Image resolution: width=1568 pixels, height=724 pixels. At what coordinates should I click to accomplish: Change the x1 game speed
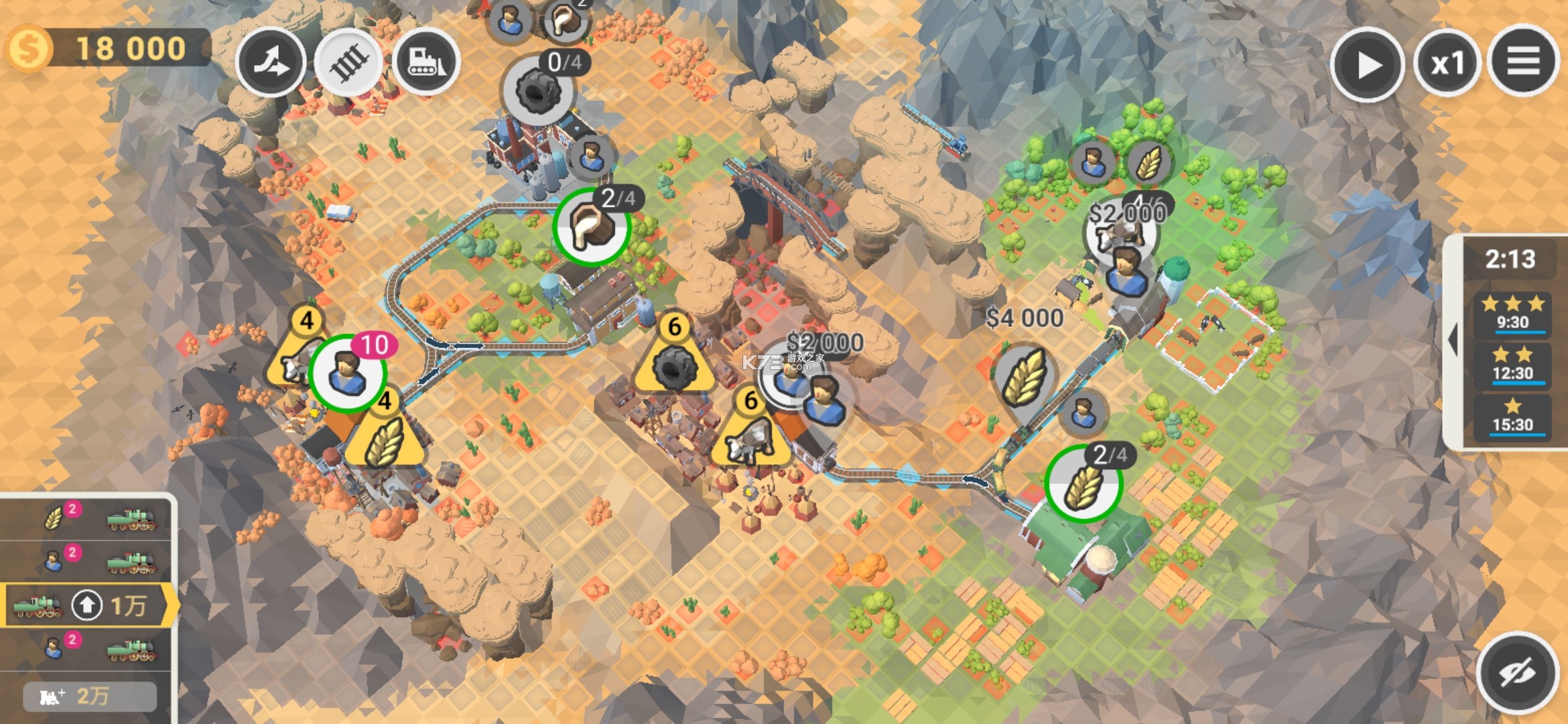click(x=1447, y=64)
